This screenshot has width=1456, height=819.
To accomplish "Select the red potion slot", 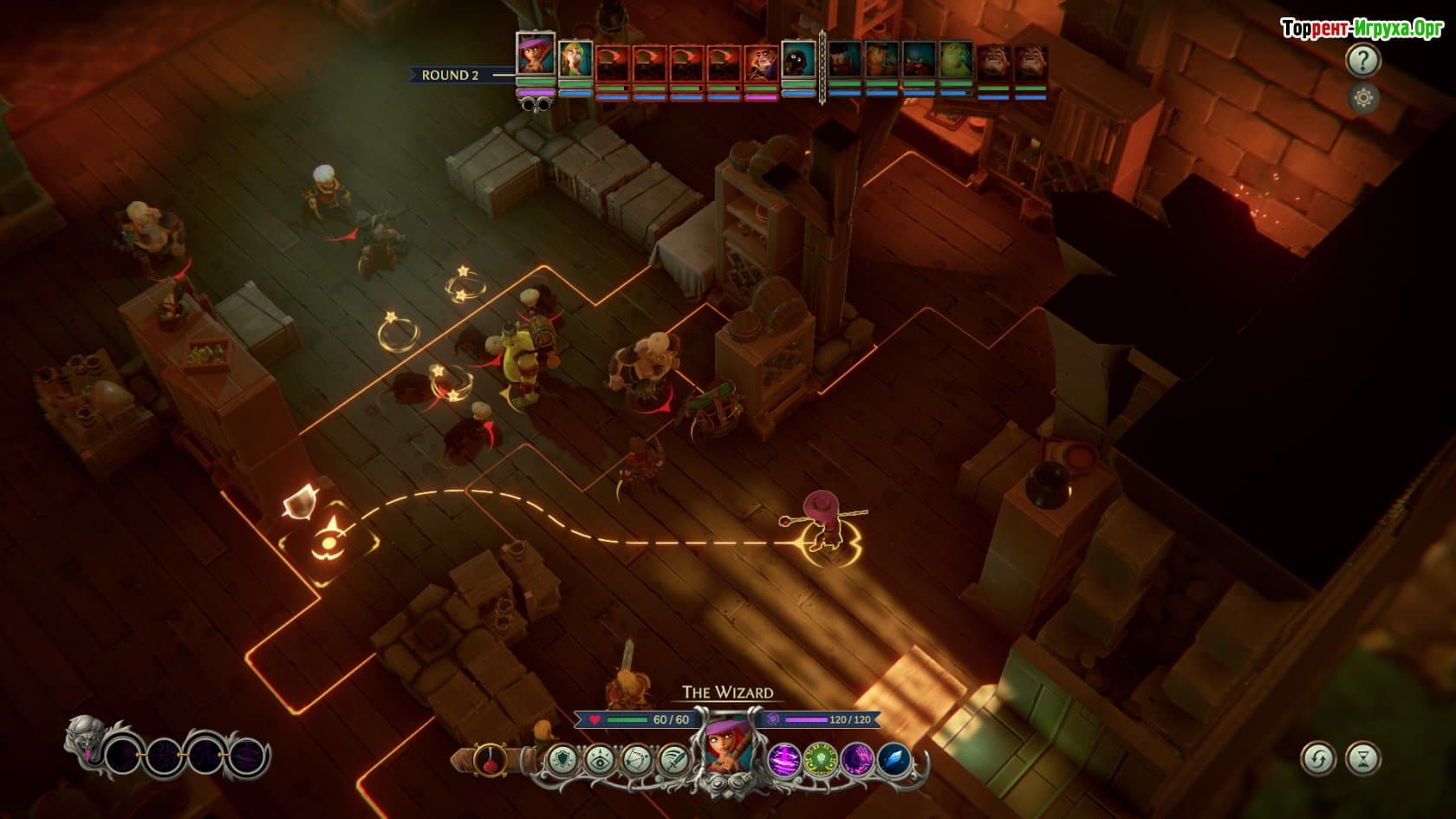I will (x=490, y=760).
